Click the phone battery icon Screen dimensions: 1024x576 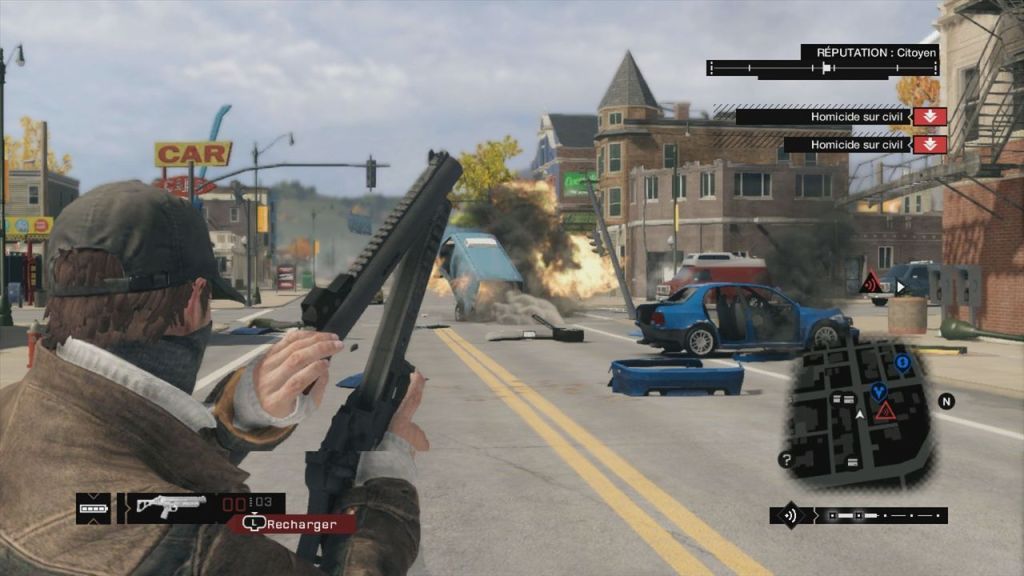[93, 508]
